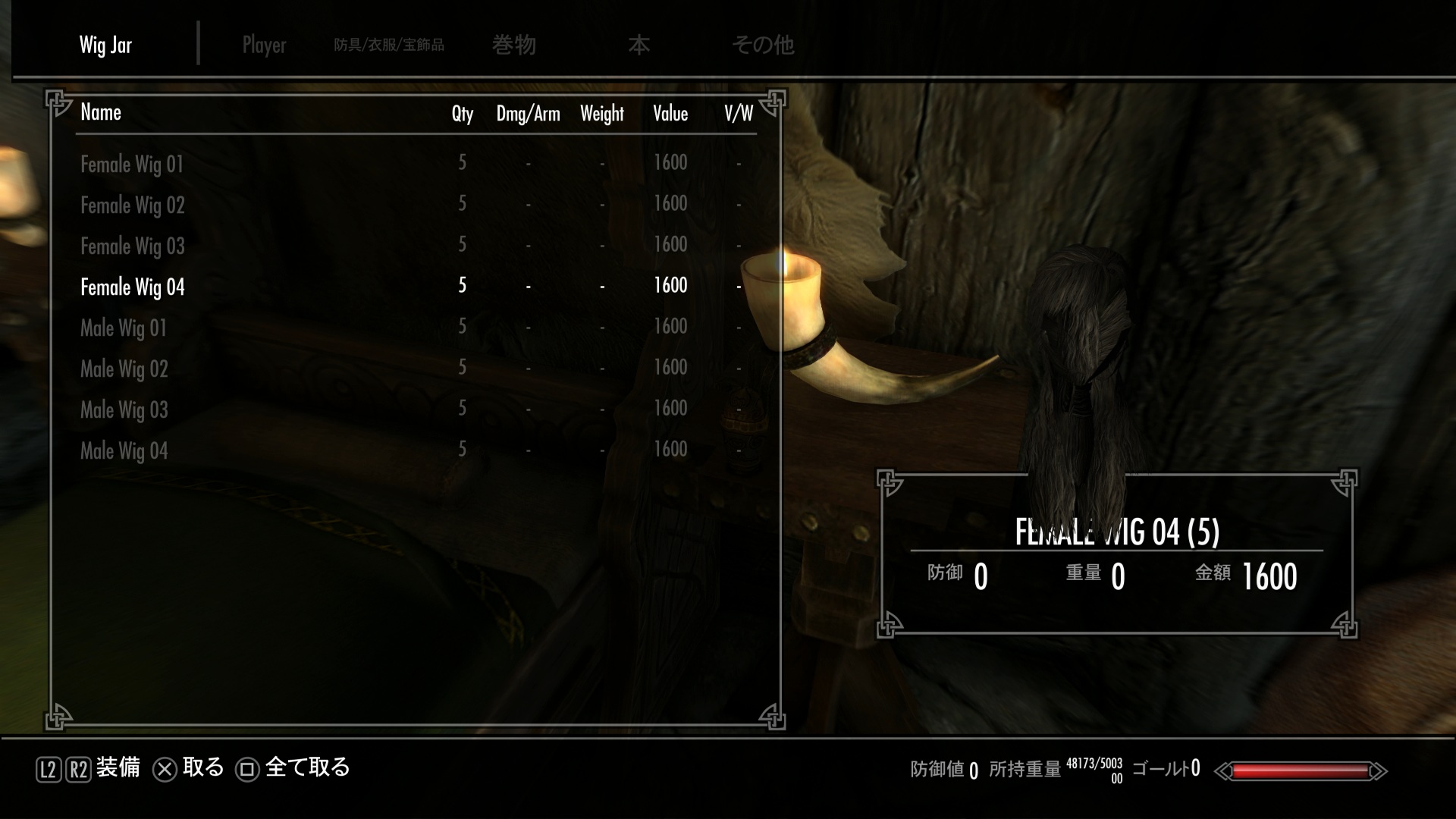Click the highlighted Female Wig 04 item
The width and height of the screenshot is (1456, 819).
(x=133, y=287)
